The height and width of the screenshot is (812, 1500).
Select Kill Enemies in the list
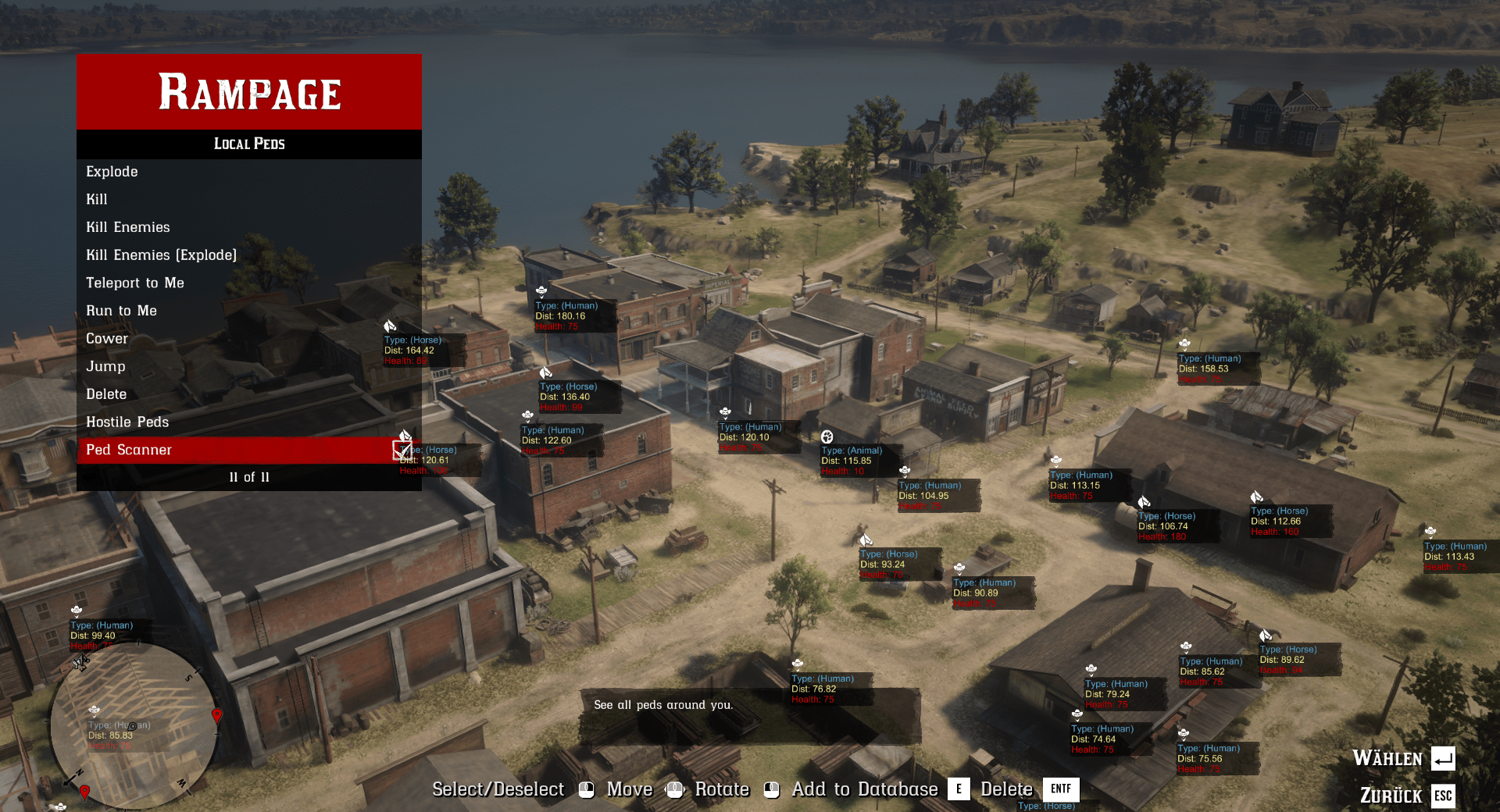click(128, 227)
